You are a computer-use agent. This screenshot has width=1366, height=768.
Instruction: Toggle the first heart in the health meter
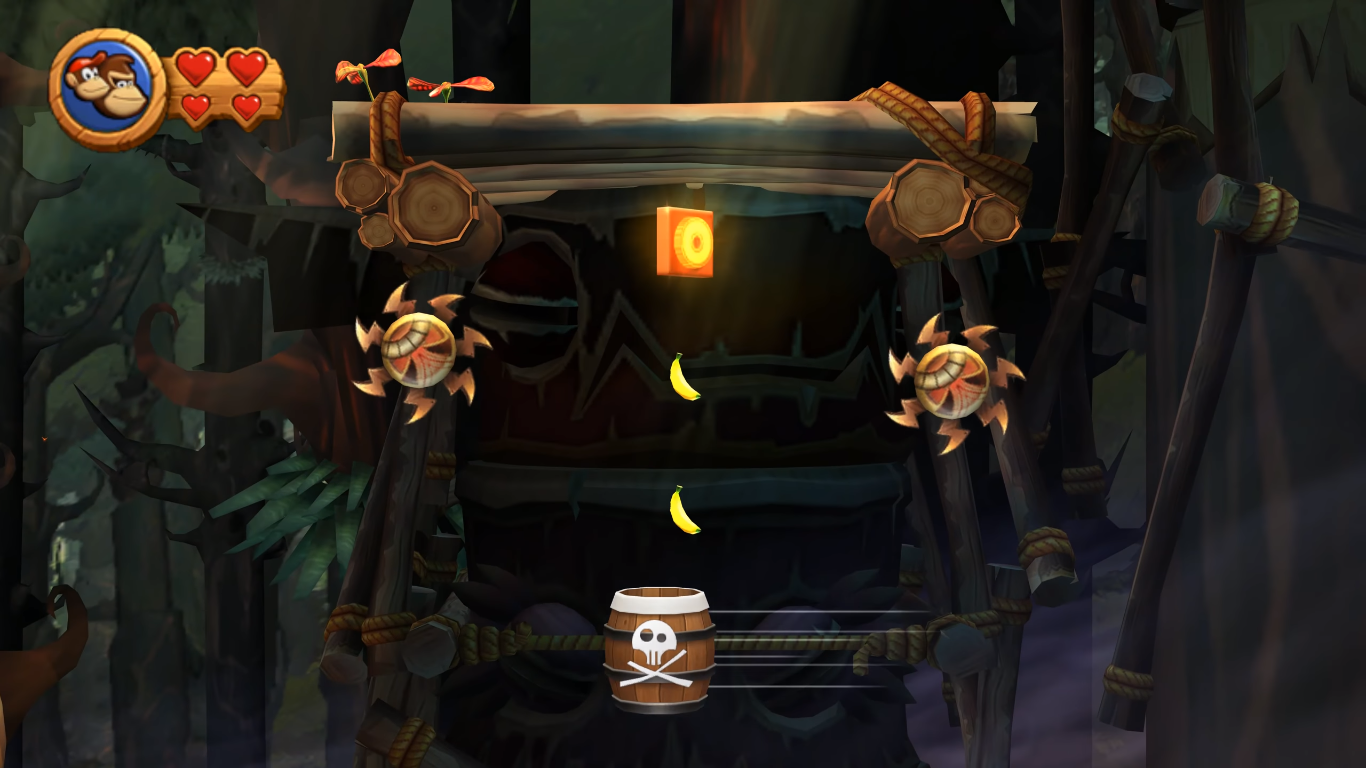click(x=195, y=67)
